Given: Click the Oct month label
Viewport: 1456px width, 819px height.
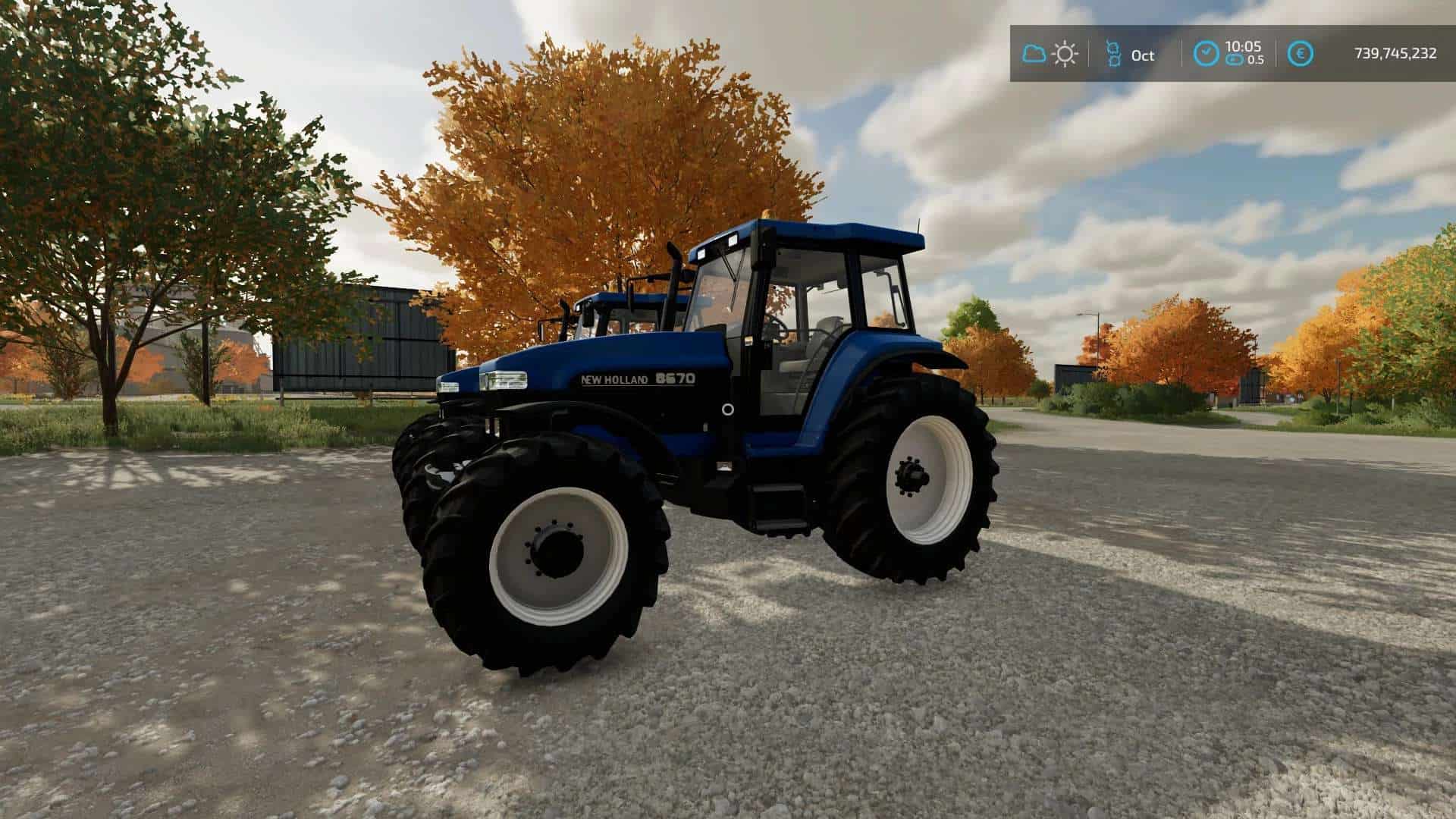Looking at the screenshot, I should pyautogui.click(x=1142, y=55).
